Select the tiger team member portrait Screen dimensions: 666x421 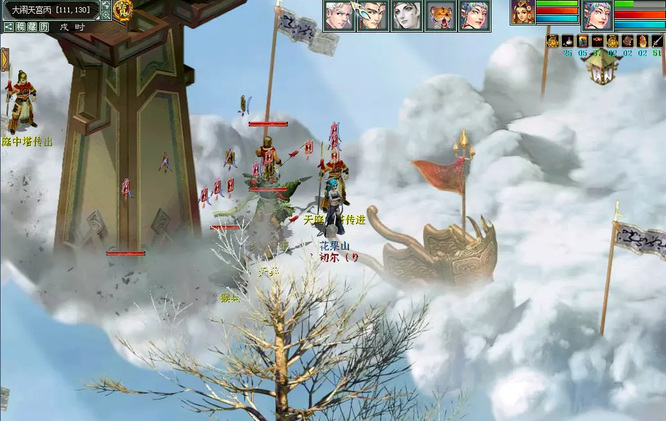point(440,15)
